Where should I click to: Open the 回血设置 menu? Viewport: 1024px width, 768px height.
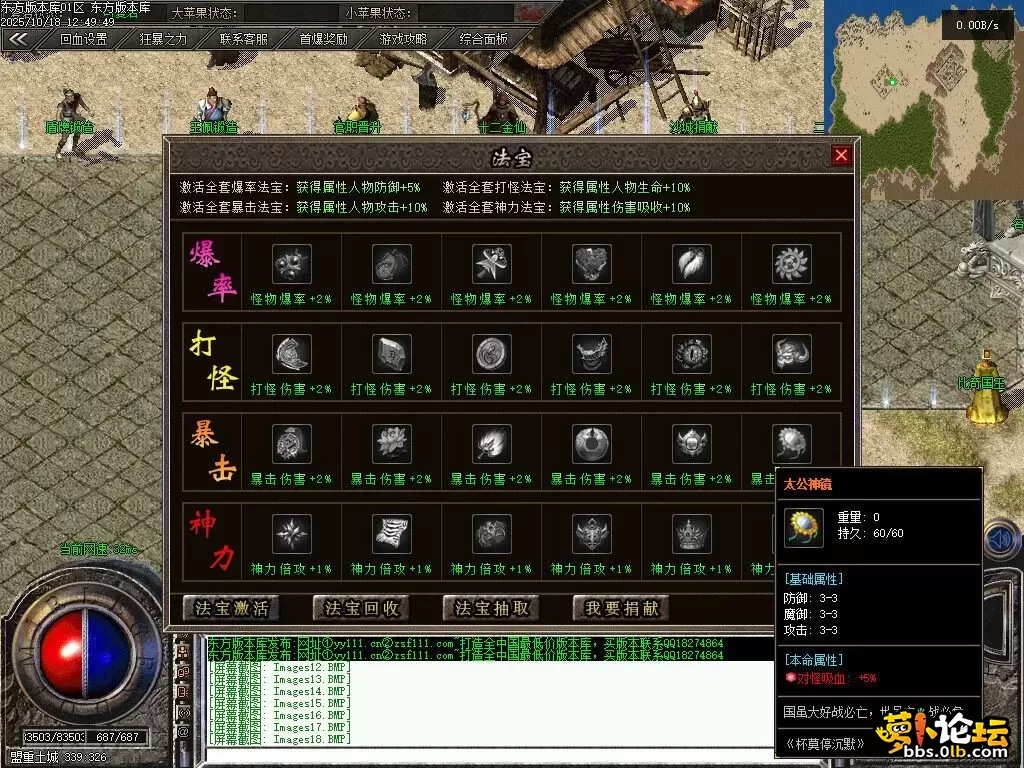pyautogui.click(x=83, y=40)
